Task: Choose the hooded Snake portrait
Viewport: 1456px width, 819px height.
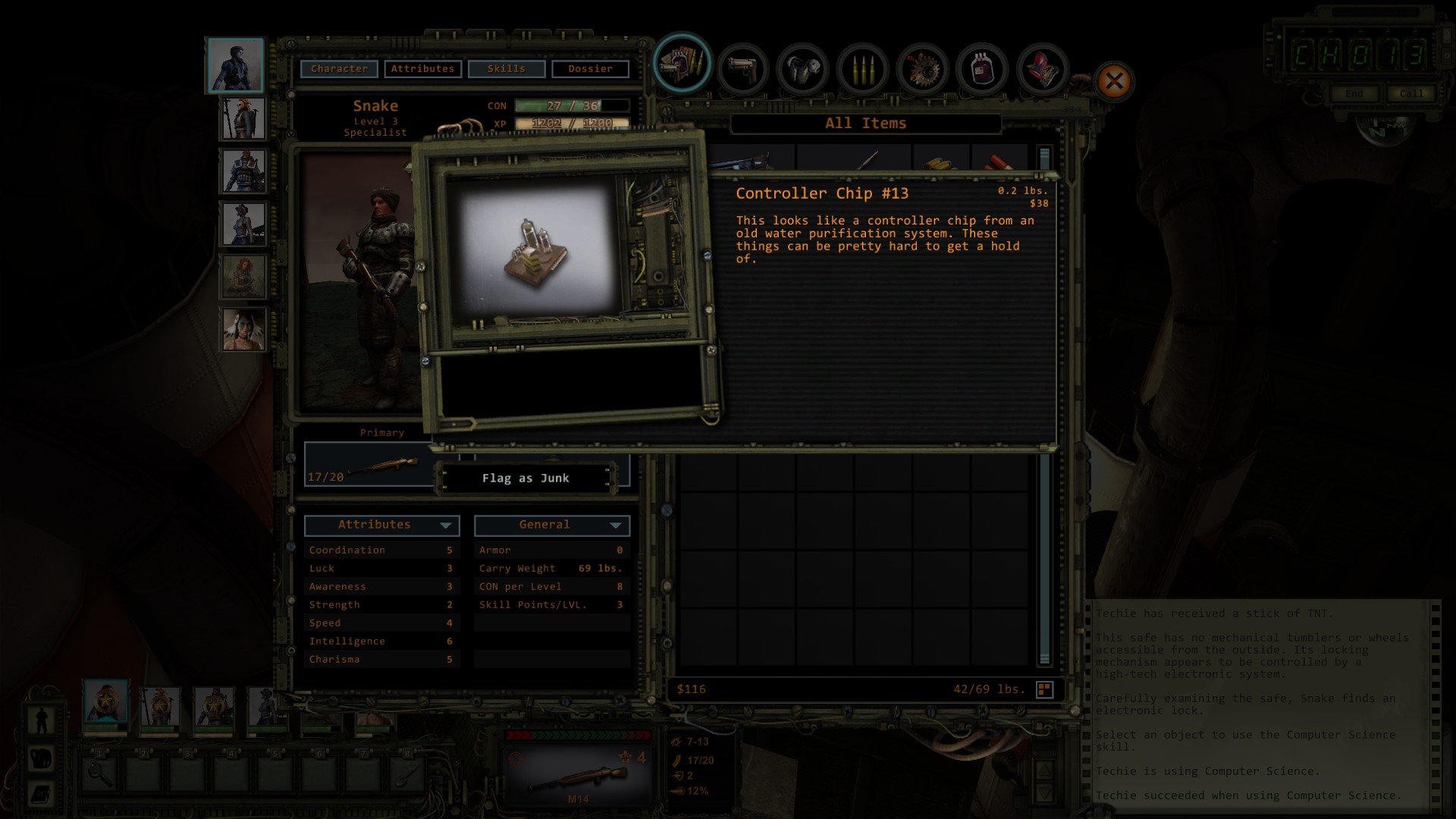Action: (x=236, y=65)
